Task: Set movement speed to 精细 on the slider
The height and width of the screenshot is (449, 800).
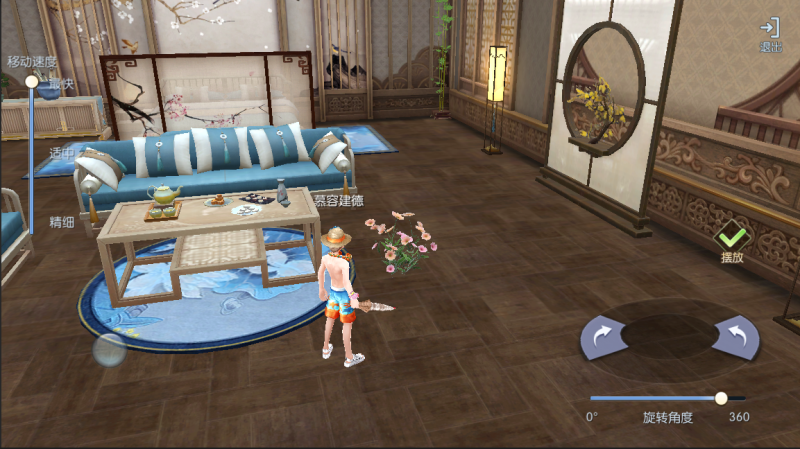Action: 32,224
